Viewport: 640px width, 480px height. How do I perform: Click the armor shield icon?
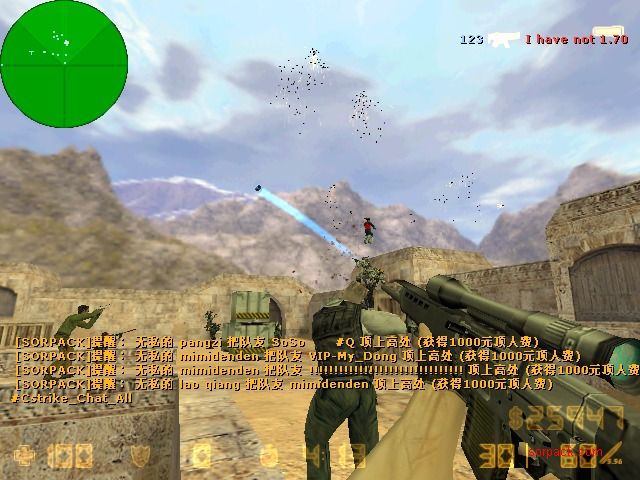(x=141, y=456)
